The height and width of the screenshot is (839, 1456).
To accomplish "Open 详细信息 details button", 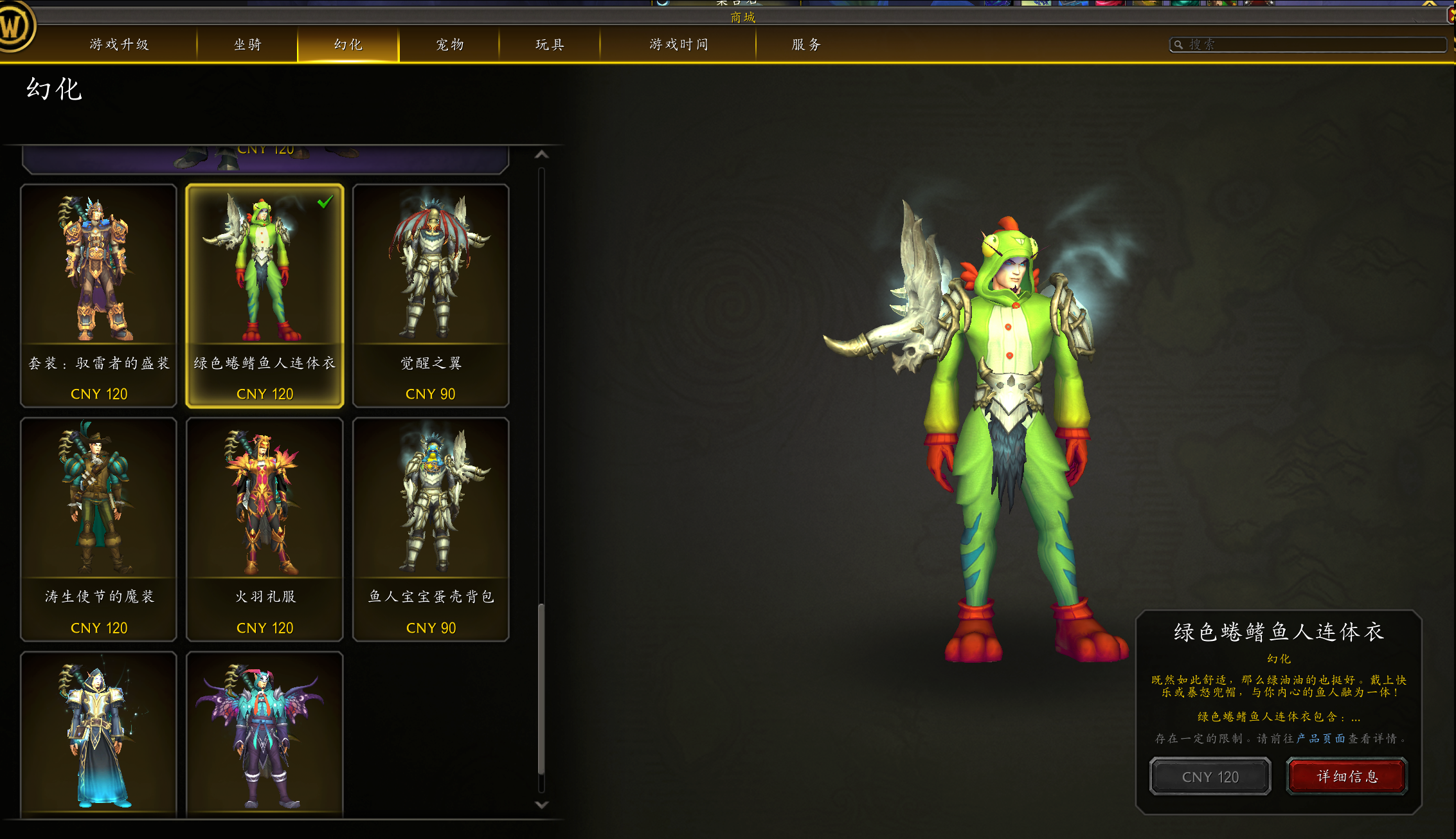I will (1347, 777).
